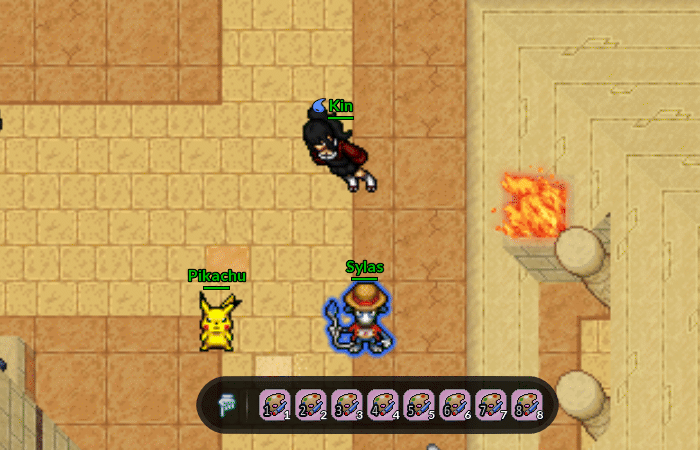The image size is (700, 450).
Task: Select palette slot number 5
Action: point(418,405)
